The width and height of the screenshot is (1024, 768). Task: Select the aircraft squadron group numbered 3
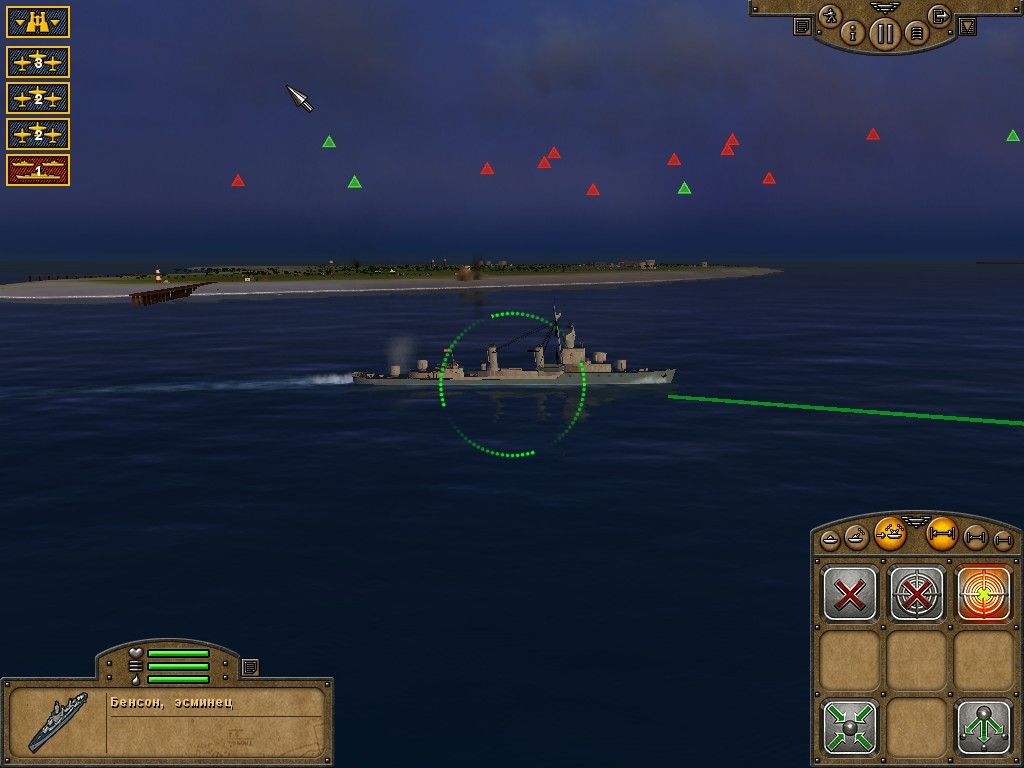pos(38,62)
